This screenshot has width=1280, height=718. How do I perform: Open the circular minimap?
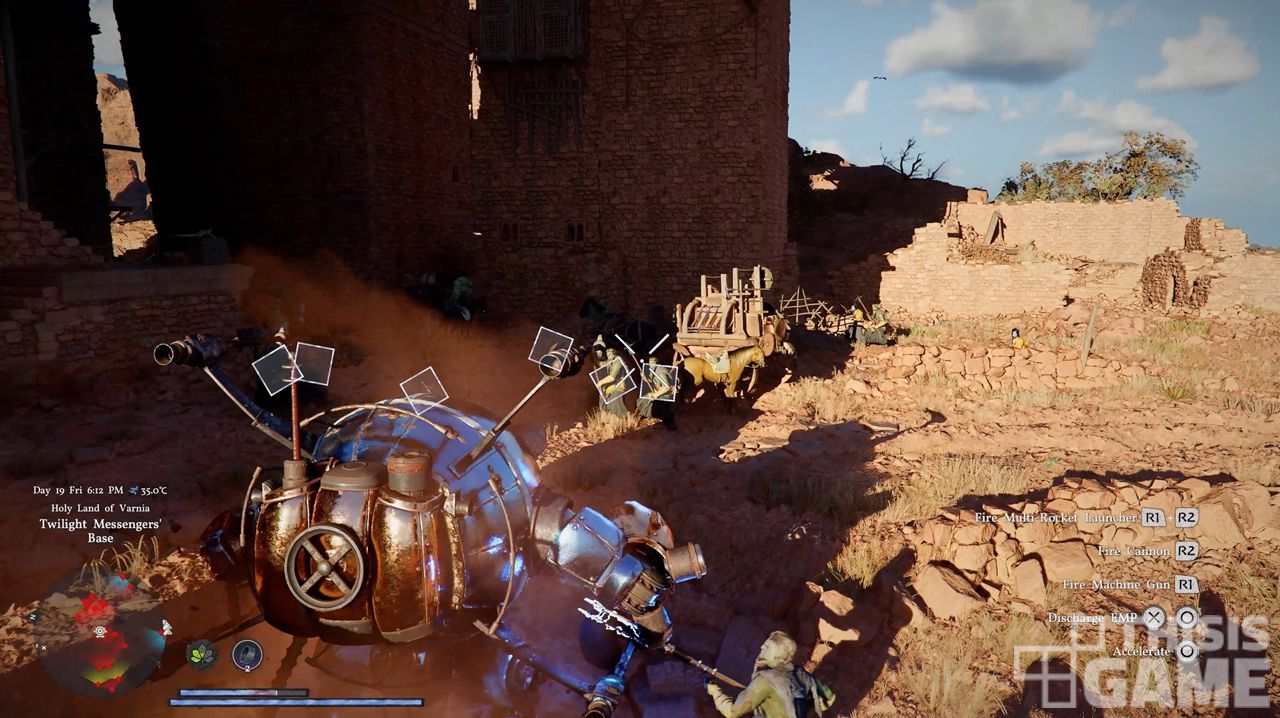(x=100, y=633)
